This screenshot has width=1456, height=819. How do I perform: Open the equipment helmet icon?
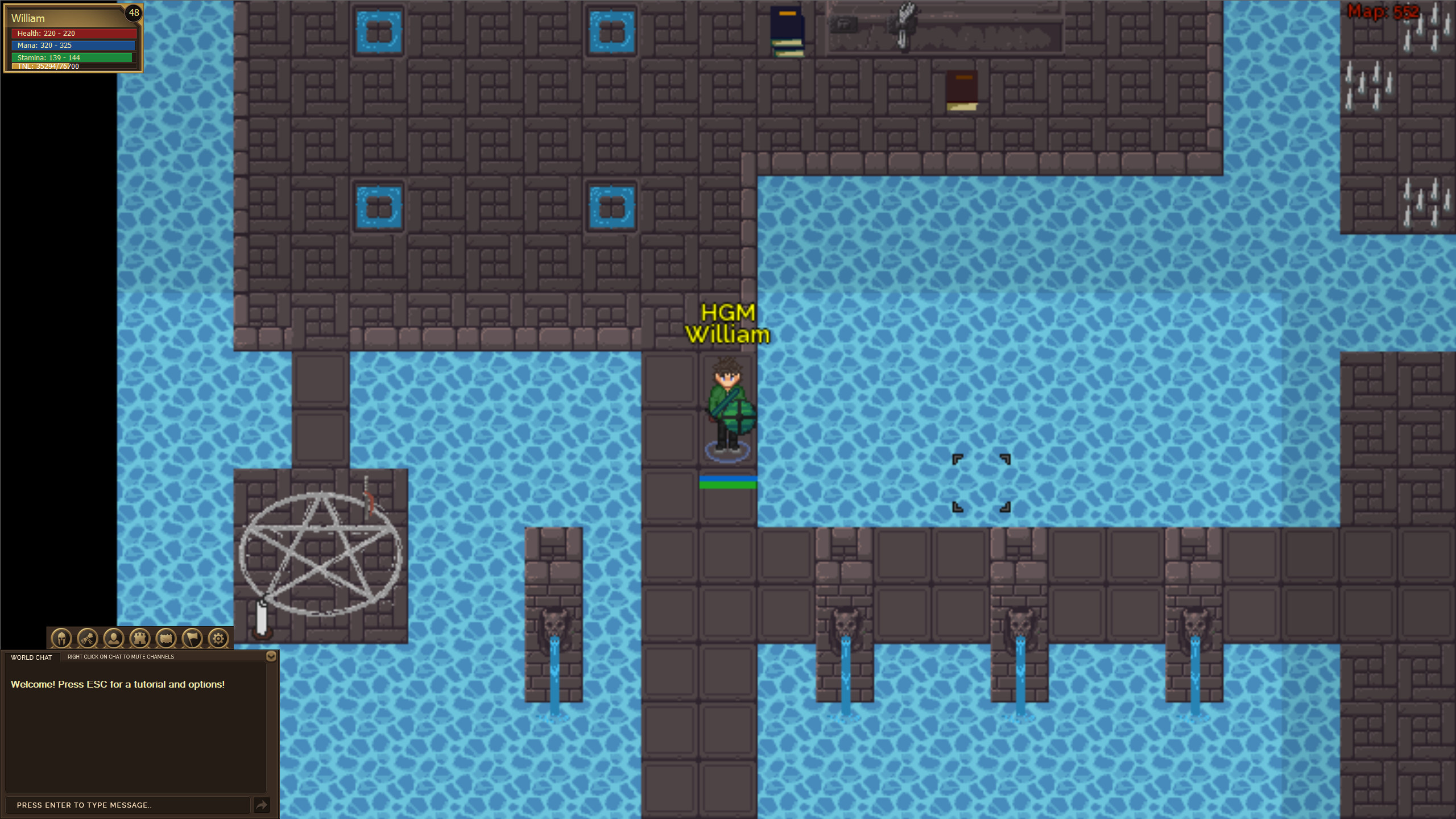(61, 638)
